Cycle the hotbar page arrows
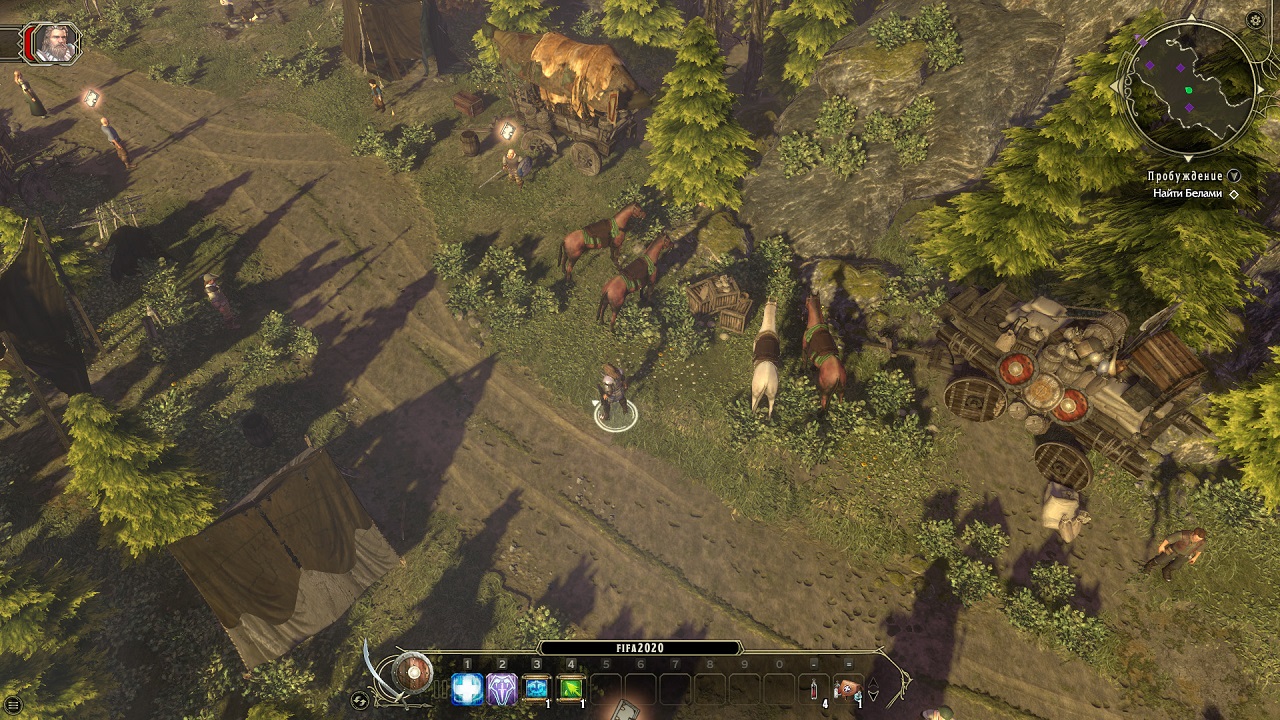Image resolution: width=1280 pixels, height=720 pixels. pos(873,688)
